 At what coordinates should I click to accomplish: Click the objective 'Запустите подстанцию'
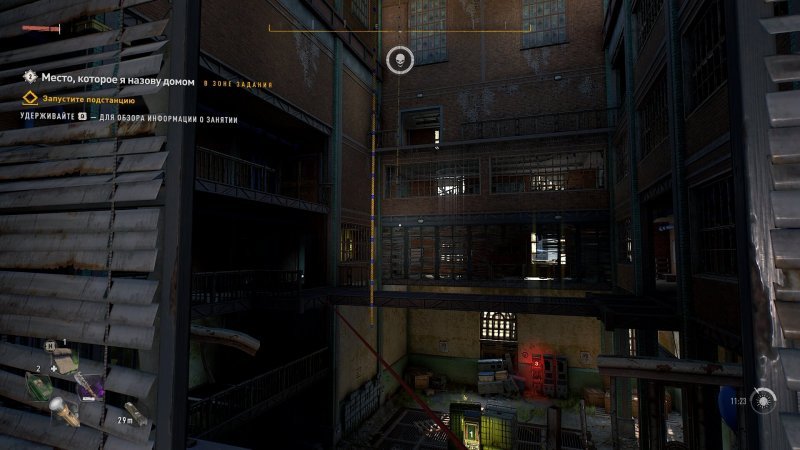(88, 100)
